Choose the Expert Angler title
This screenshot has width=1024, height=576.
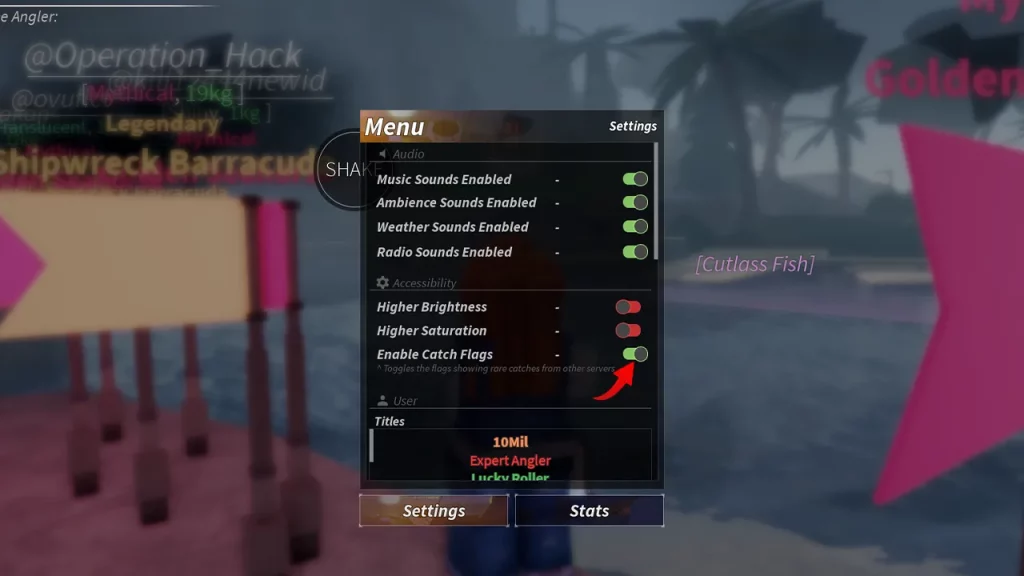tap(510, 461)
